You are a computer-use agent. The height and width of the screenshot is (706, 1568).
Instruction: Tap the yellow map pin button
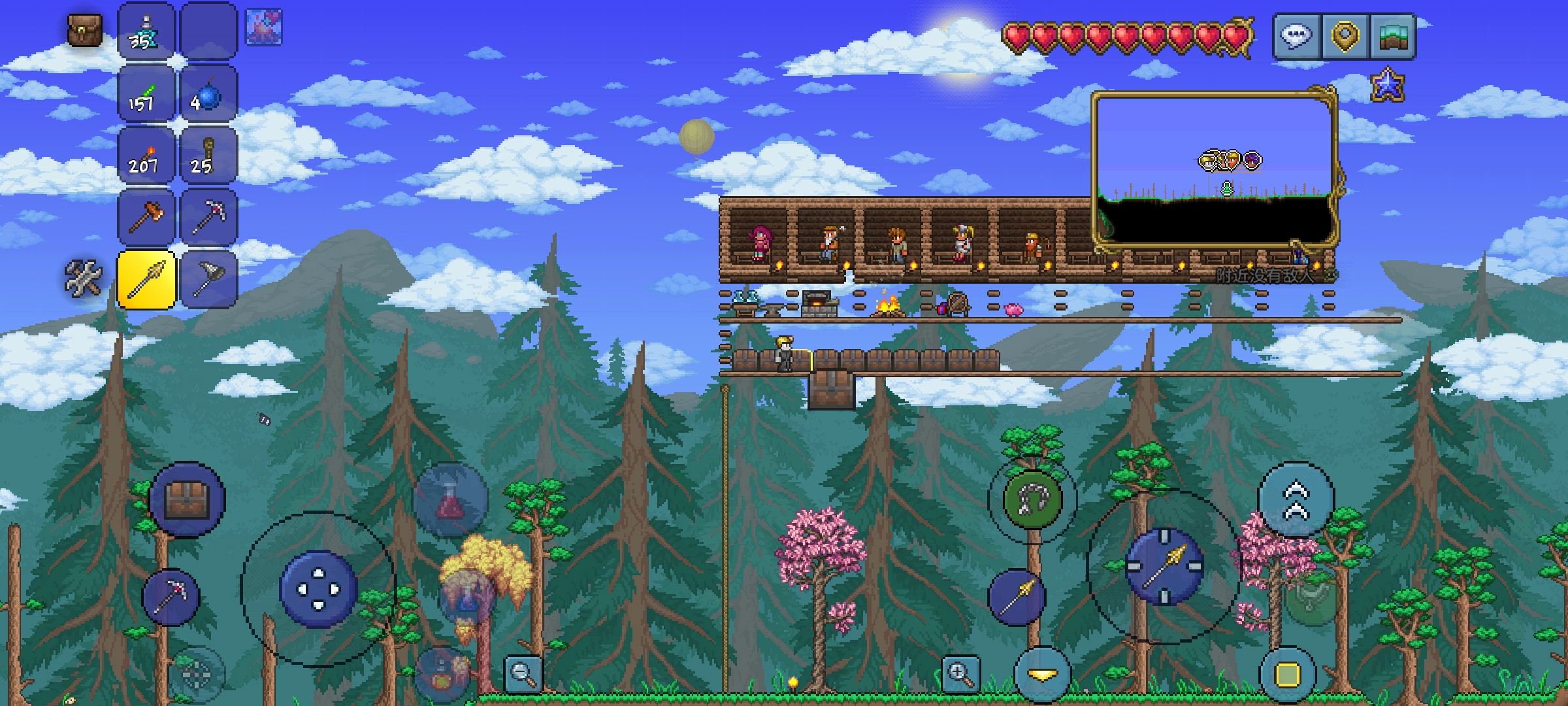coord(1346,35)
